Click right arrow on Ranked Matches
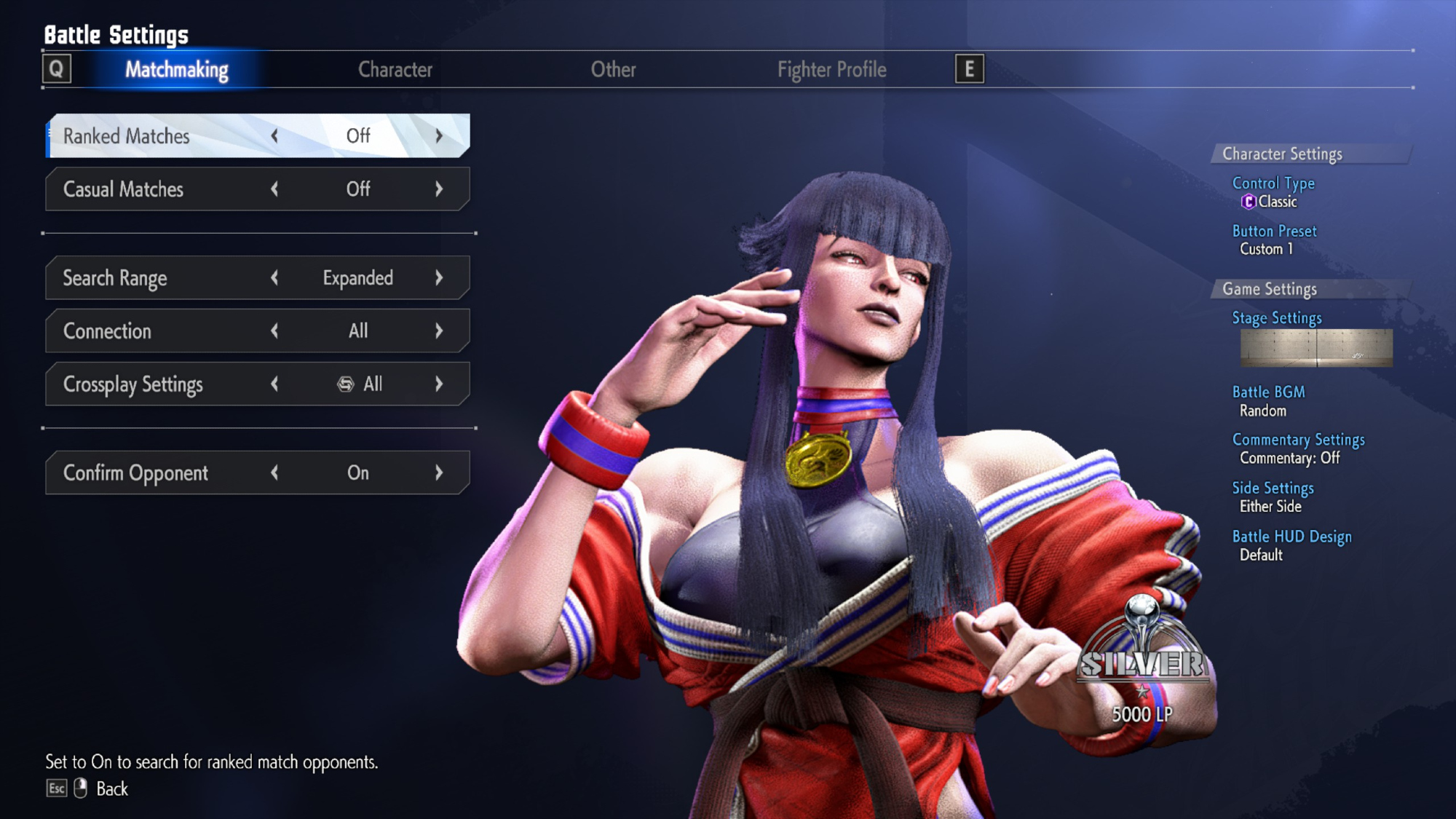 439,136
